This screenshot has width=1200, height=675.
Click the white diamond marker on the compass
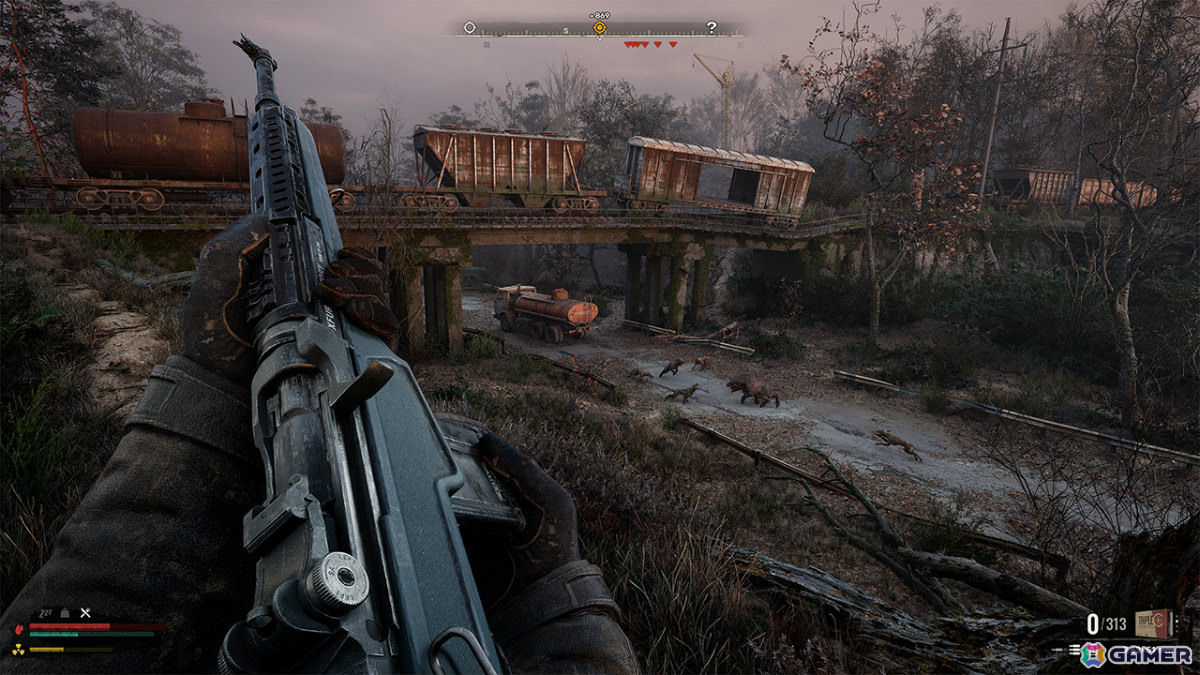point(469,27)
